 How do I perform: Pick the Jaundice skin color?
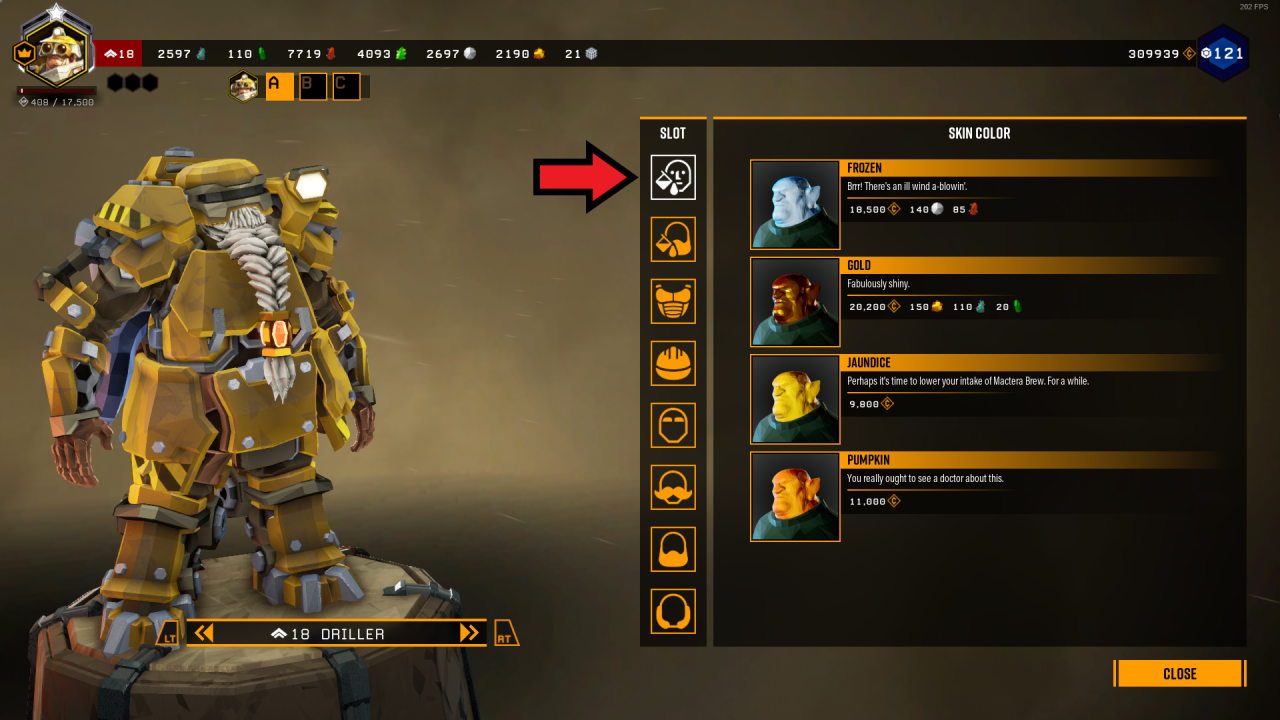pyautogui.click(x=795, y=399)
